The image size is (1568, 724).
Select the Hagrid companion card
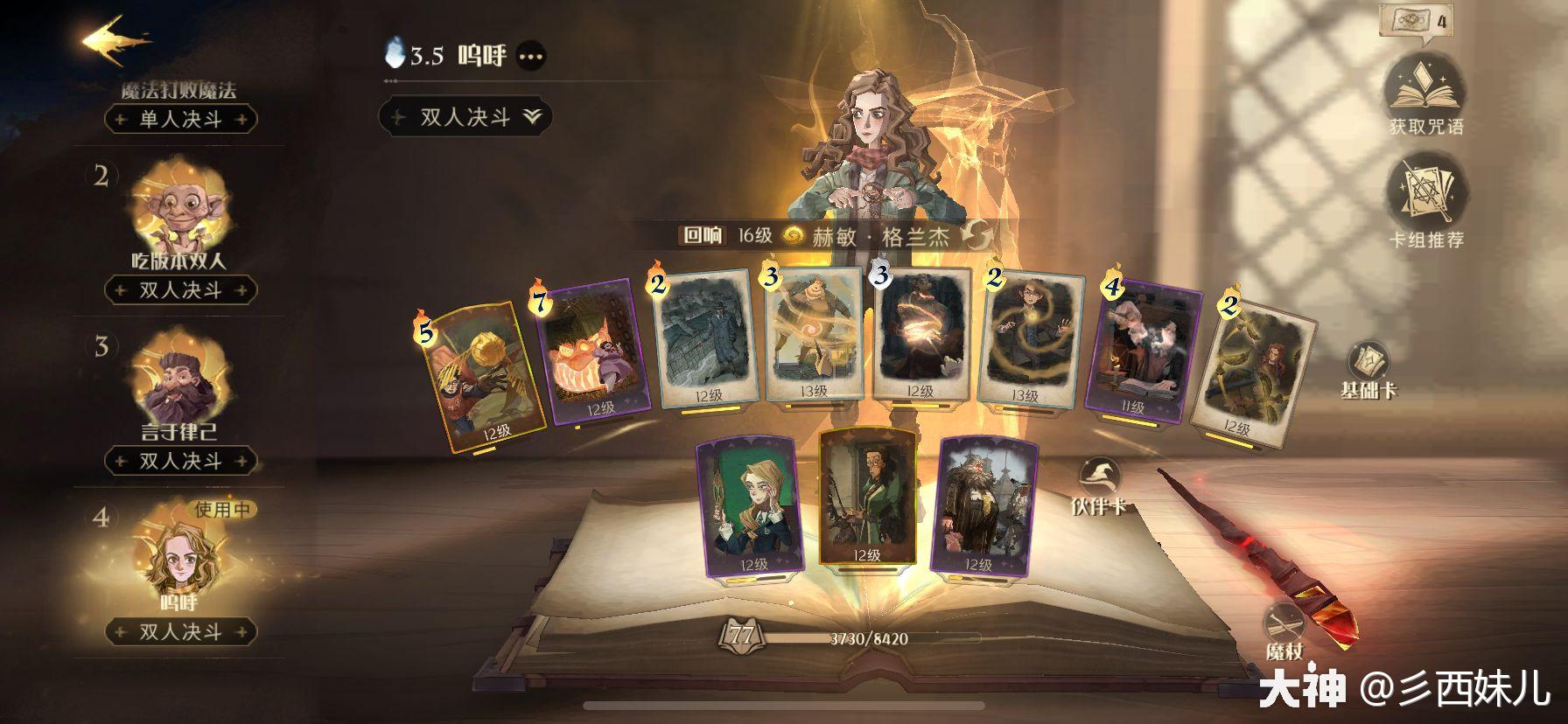980,507
